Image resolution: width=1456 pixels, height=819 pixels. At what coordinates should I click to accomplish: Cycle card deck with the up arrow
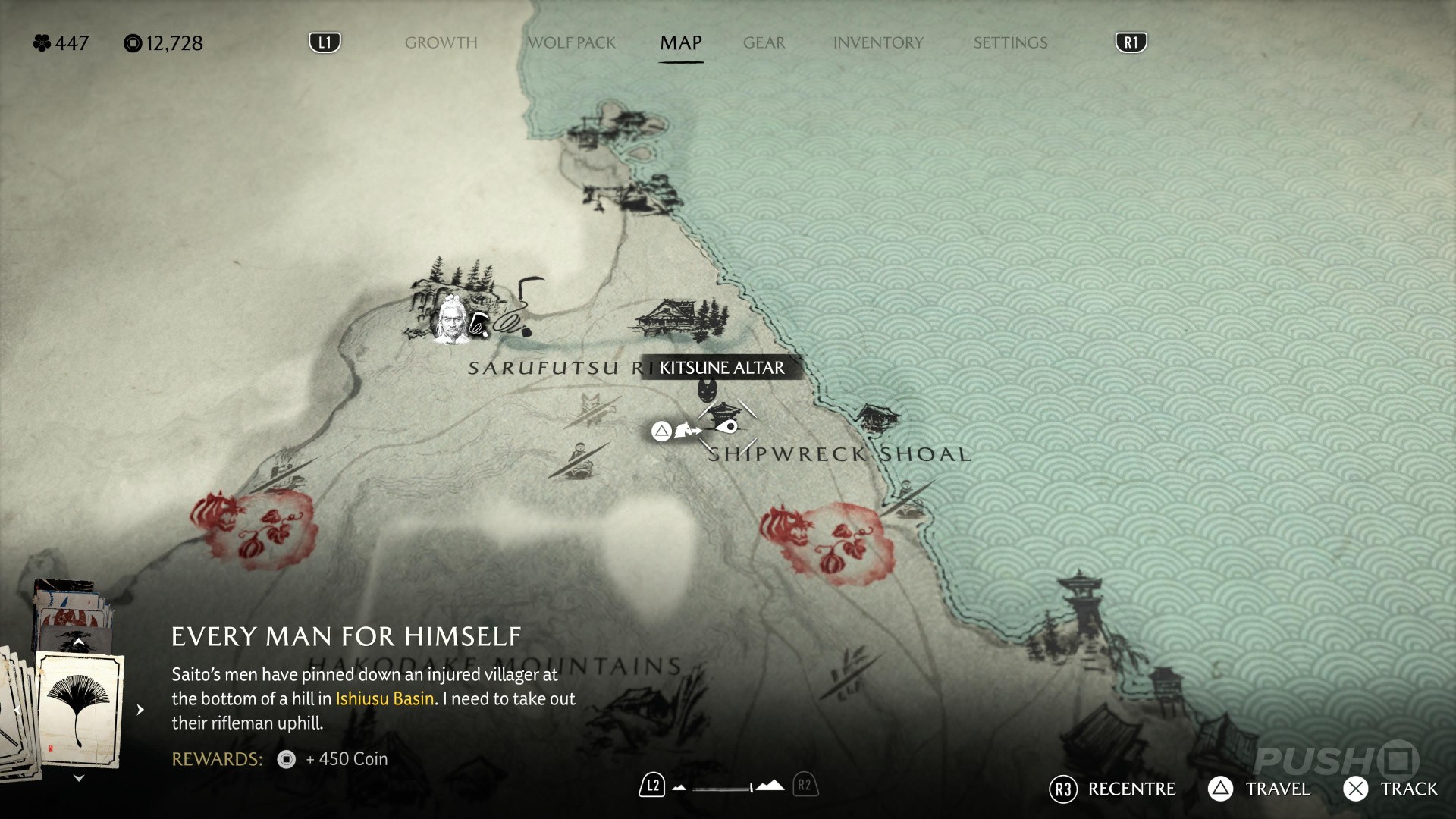click(x=78, y=642)
